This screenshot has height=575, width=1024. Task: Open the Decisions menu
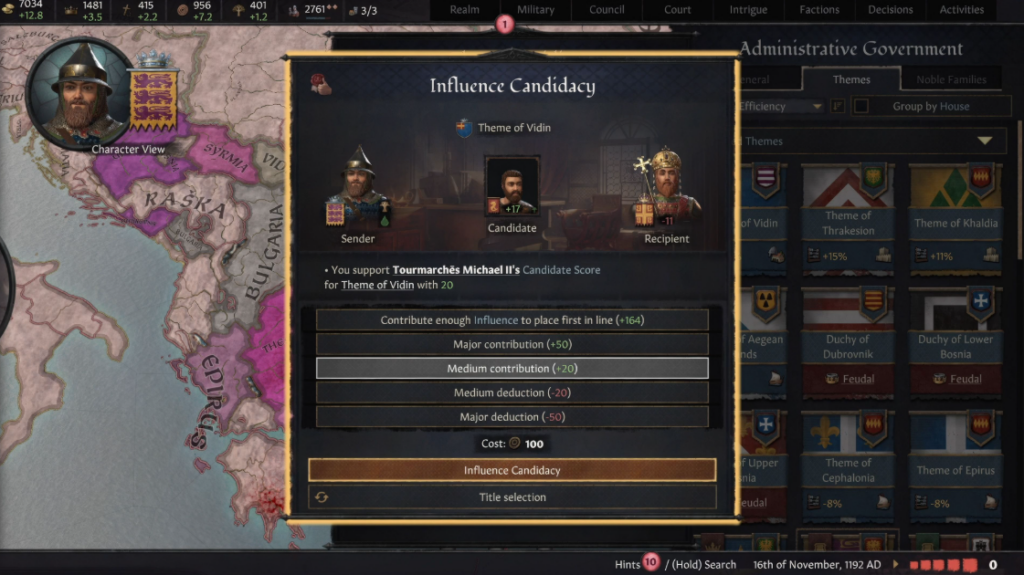890,10
